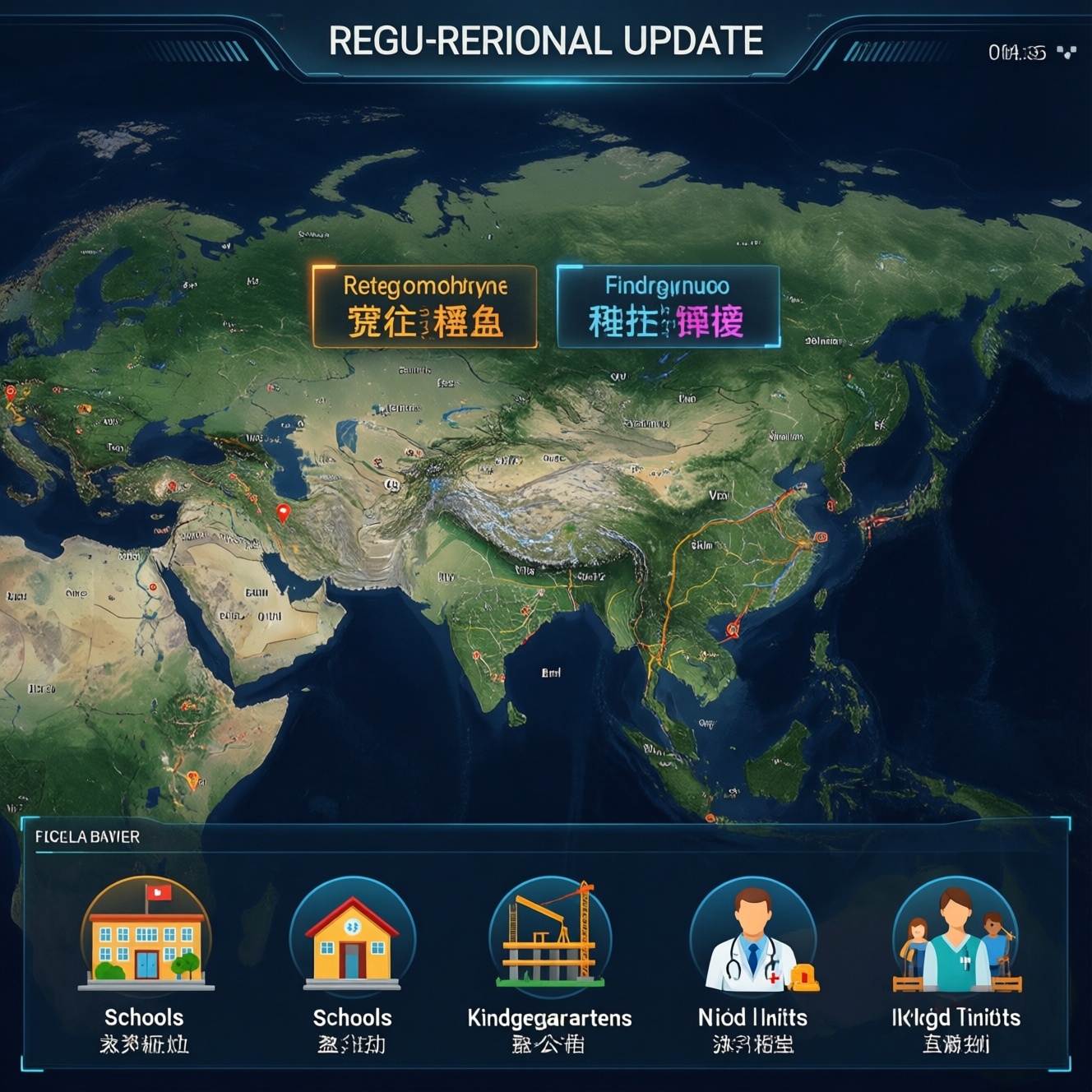Viewport: 1092px width, 1092px height.
Task: Choose the flagged school building icon
Action: tap(146, 934)
